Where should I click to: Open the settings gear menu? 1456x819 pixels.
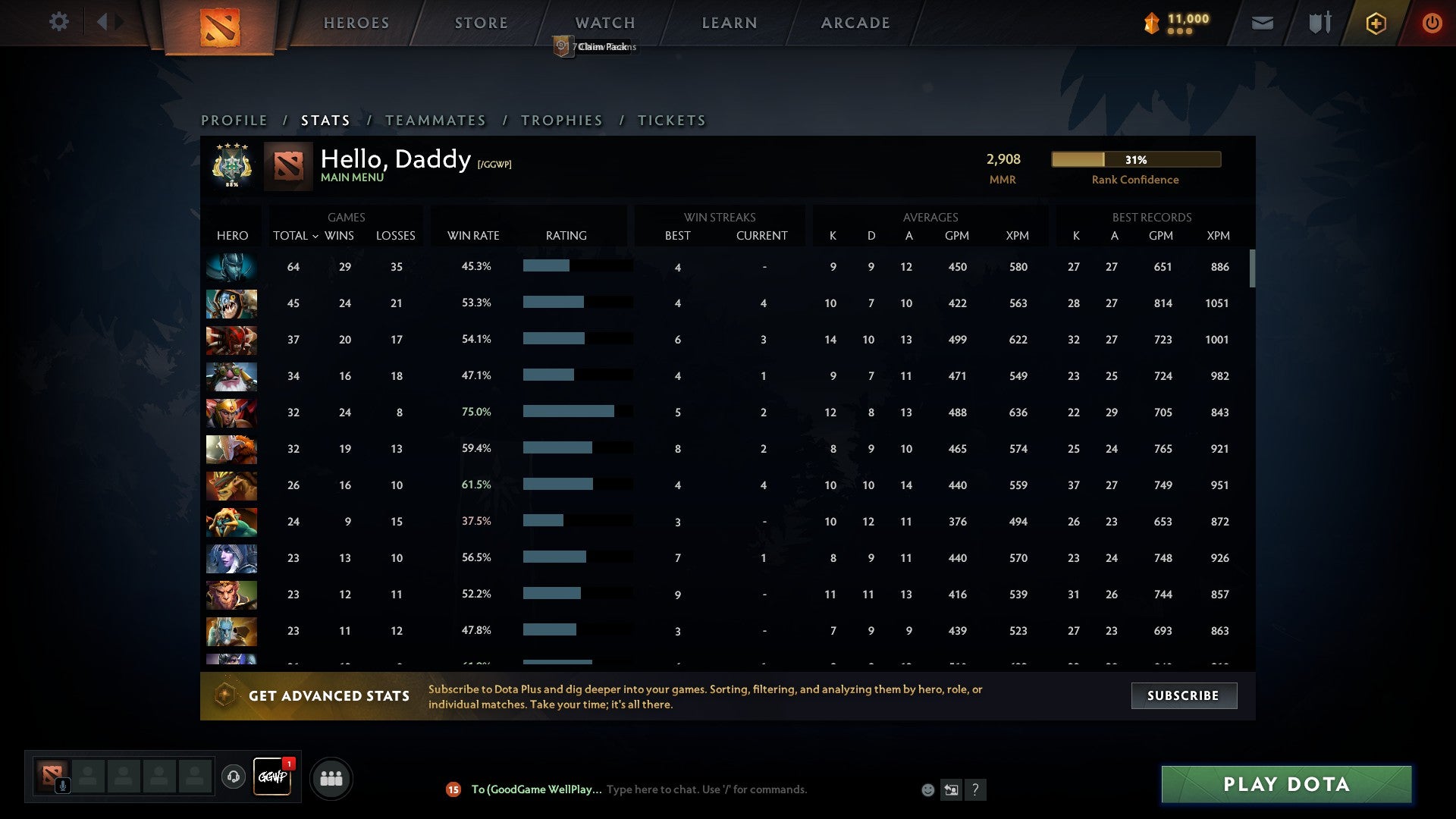[59, 22]
